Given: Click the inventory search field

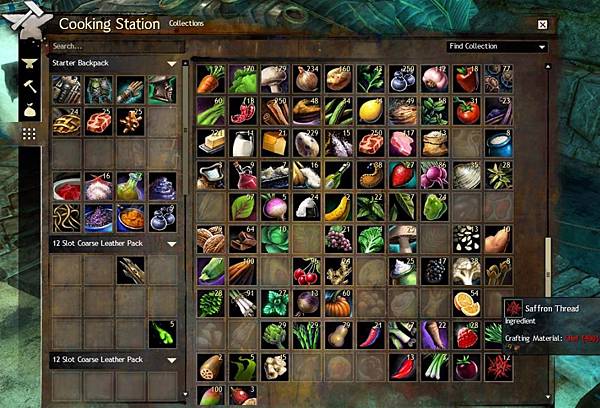Looking at the screenshot, I should pos(115,46).
